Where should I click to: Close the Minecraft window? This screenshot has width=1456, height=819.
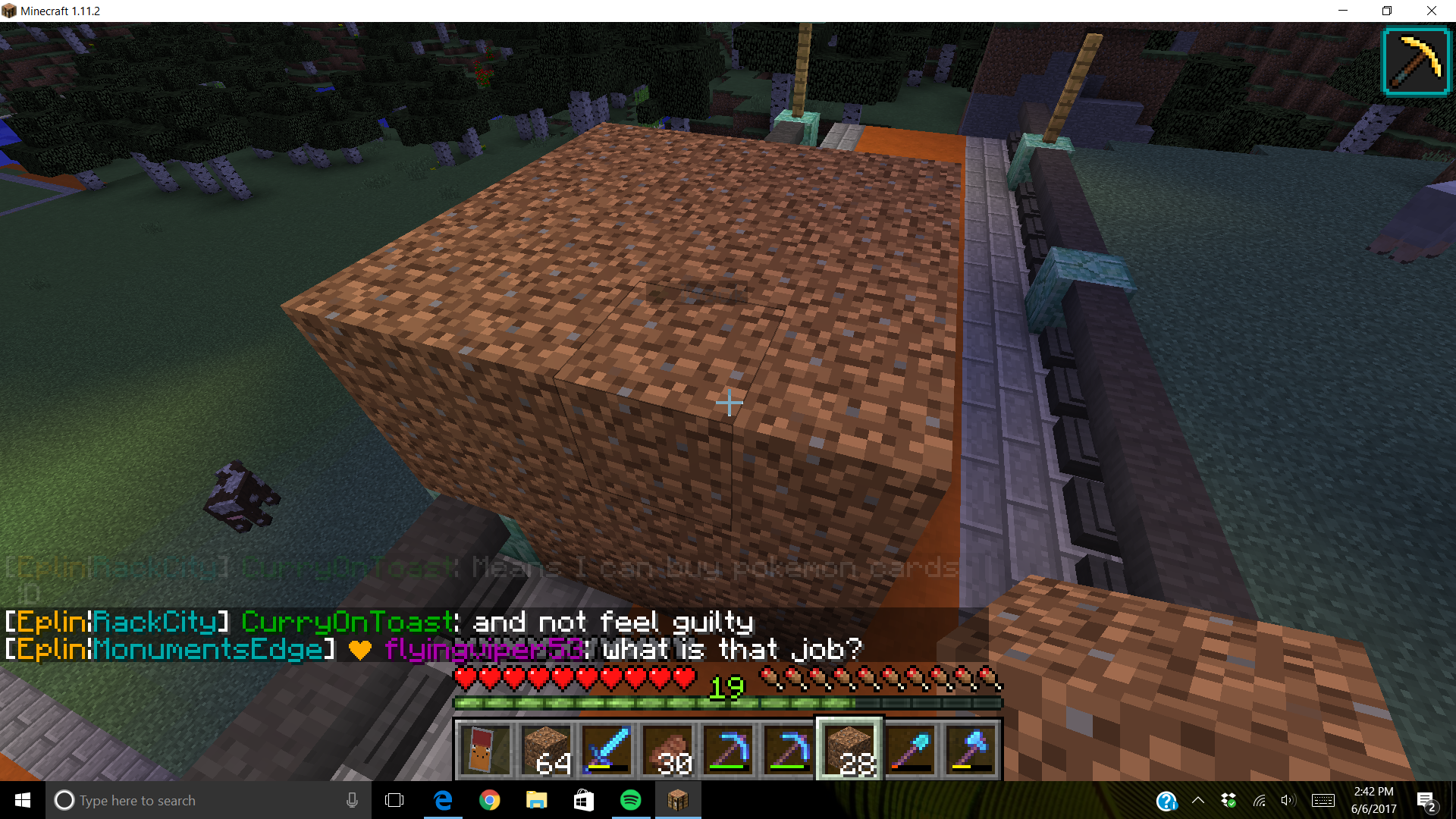pyautogui.click(x=1432, y=11)
